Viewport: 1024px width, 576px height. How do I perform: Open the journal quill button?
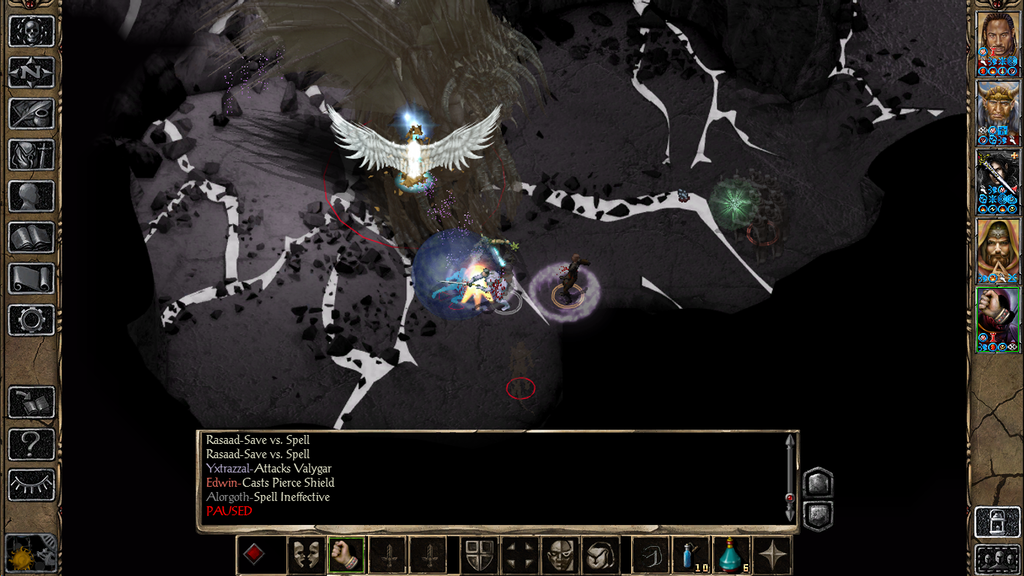click(30, 113)
